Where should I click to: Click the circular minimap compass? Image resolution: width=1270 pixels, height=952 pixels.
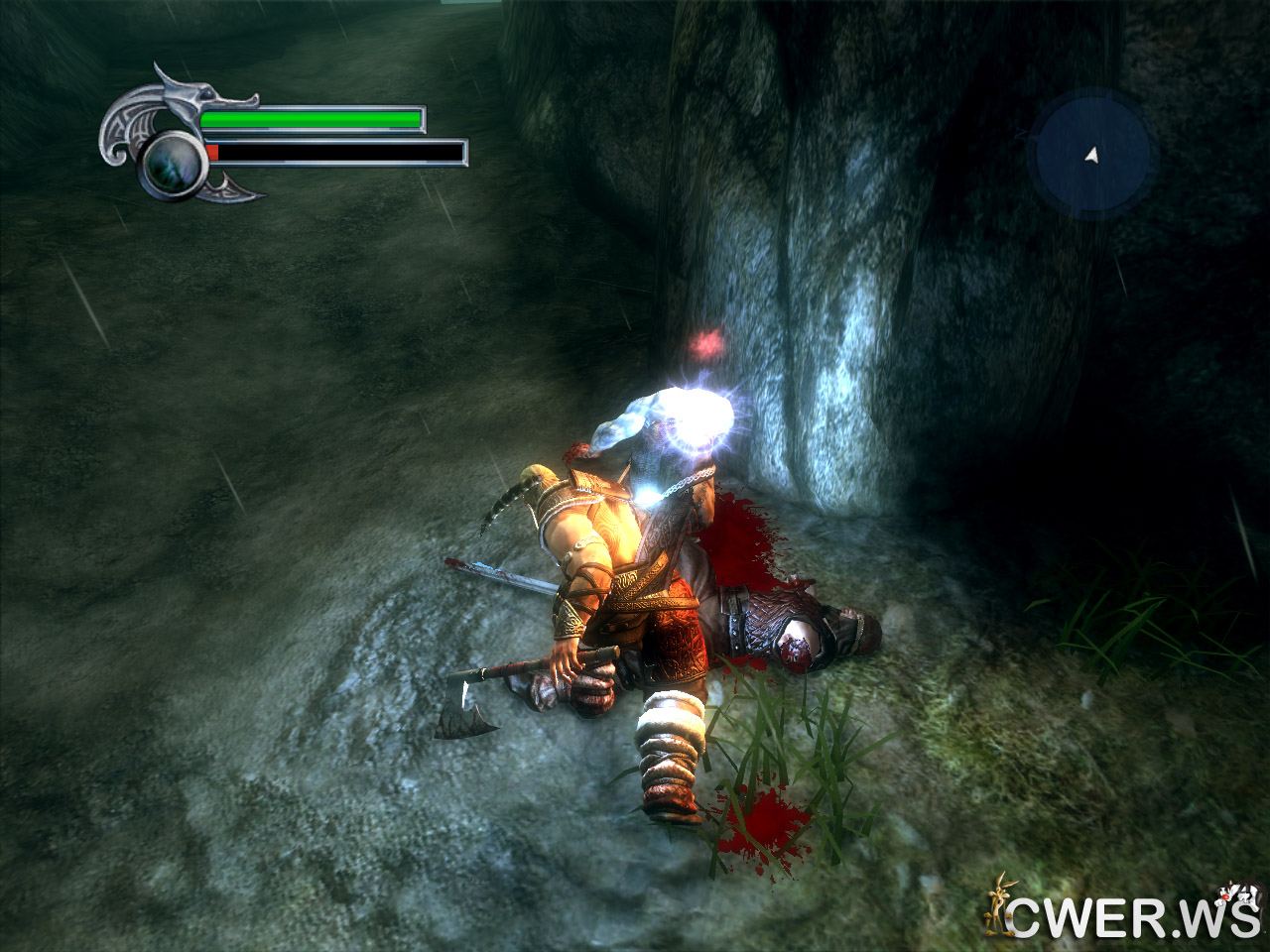[1090, 155]
